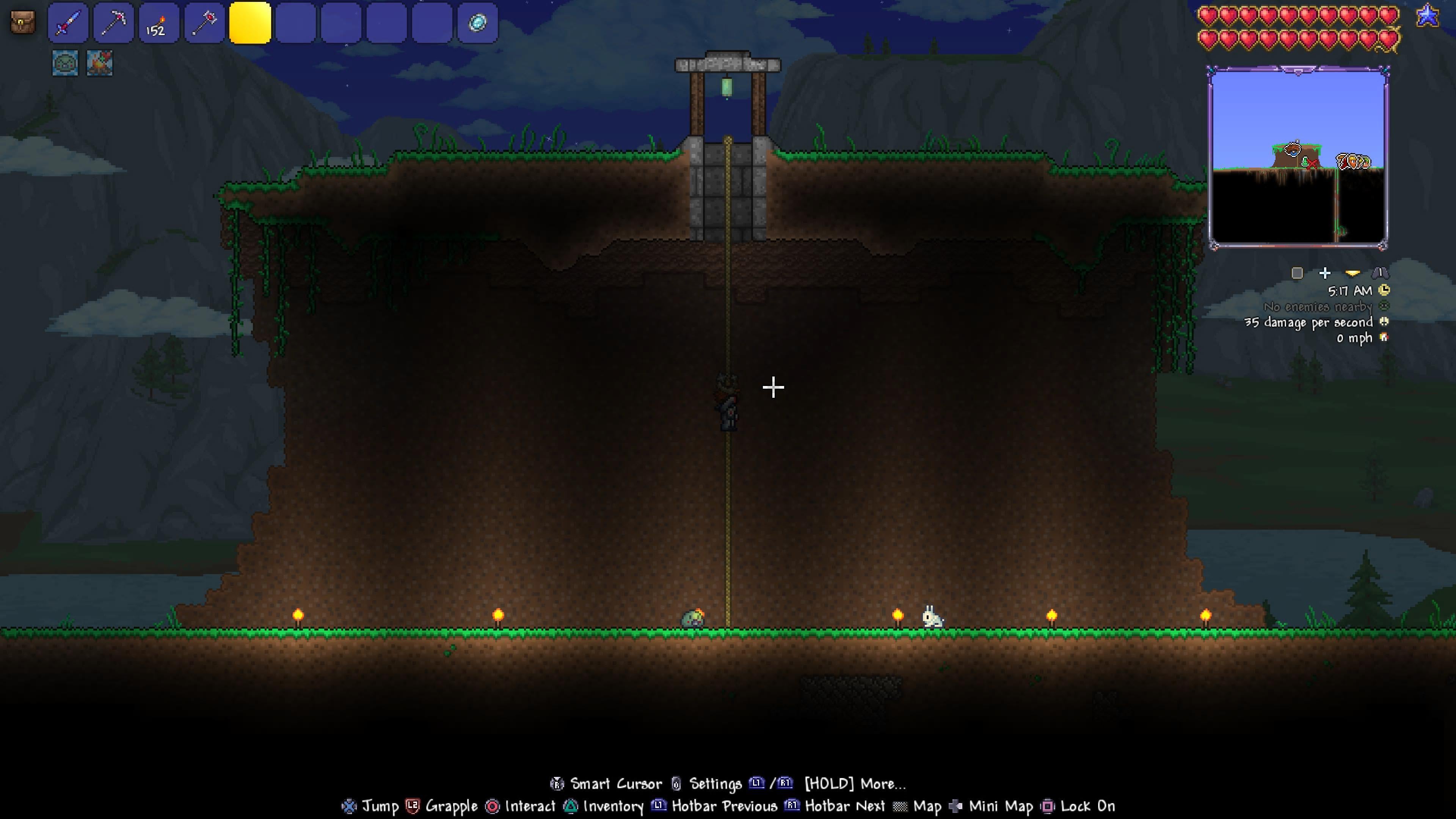The image size is (1456, 819).
Task: Click the minimap
Action: coord(1298,158)
